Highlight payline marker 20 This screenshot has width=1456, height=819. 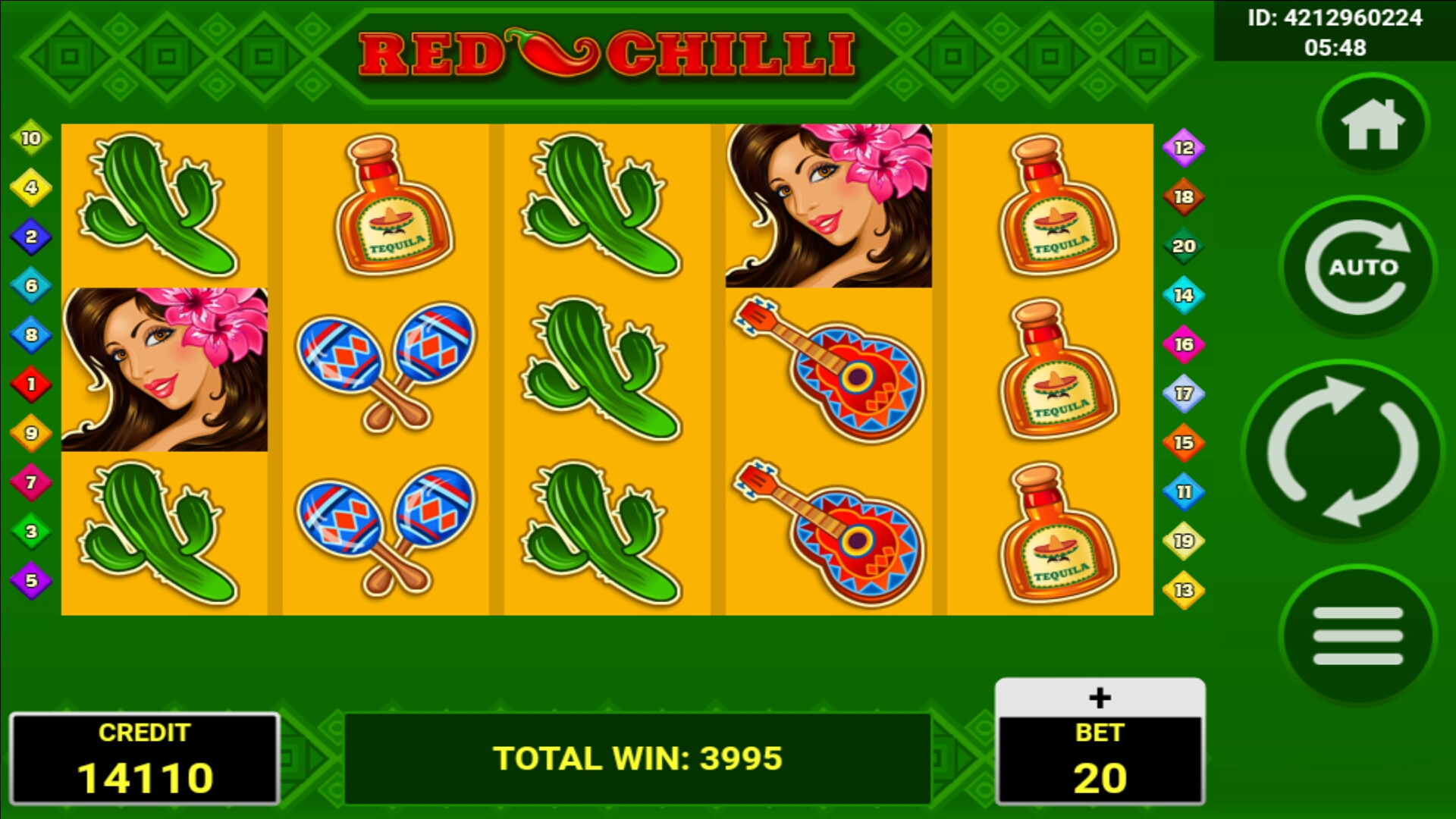pyautogui.click(x=1184, y=246)
